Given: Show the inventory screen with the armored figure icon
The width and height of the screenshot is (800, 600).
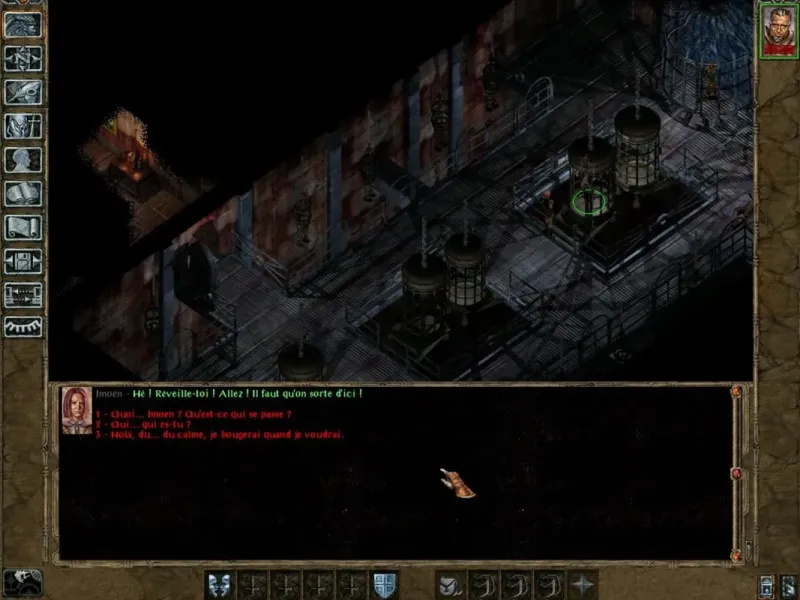Looking at the screenshot, I should click(23, 126).
